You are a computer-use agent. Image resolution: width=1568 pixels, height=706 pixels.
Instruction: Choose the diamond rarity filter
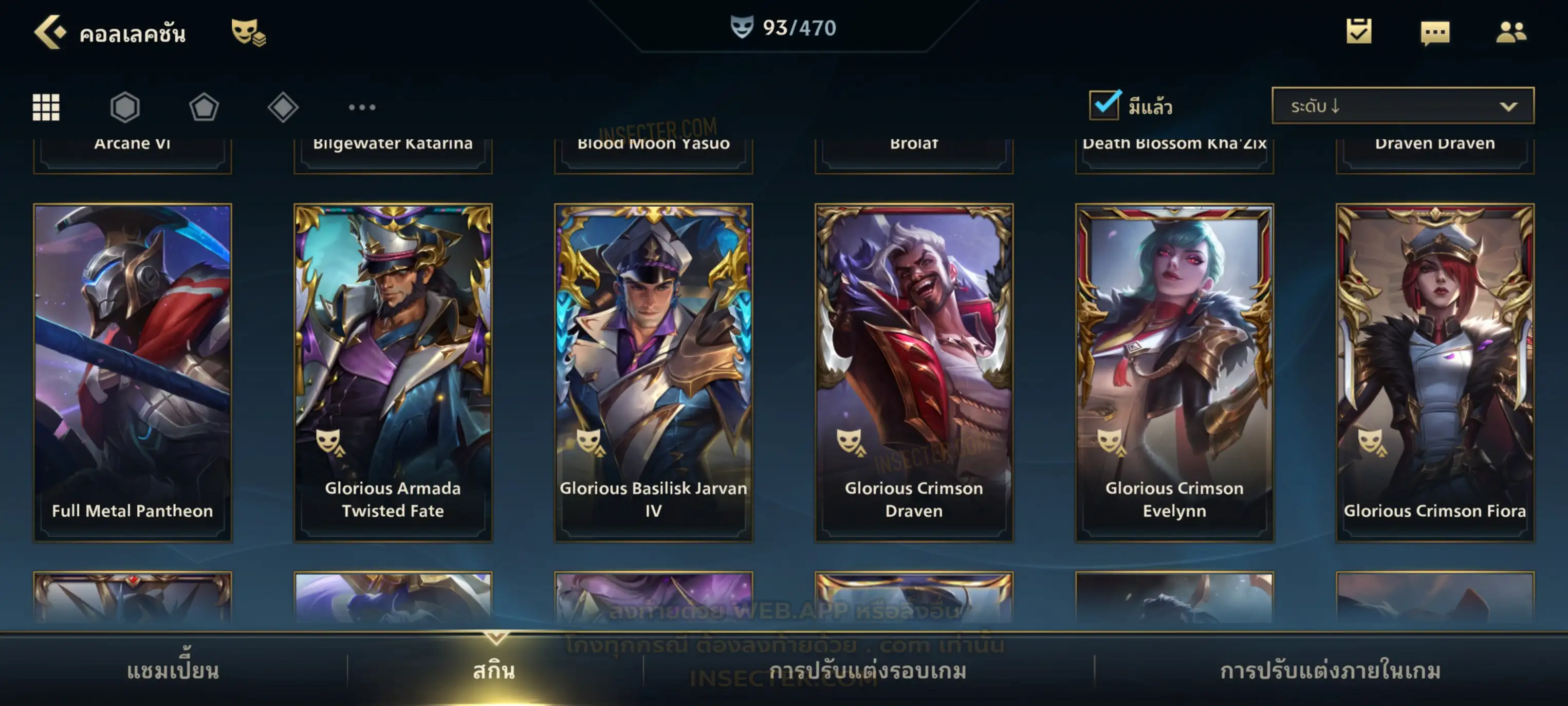coord(283,107)
